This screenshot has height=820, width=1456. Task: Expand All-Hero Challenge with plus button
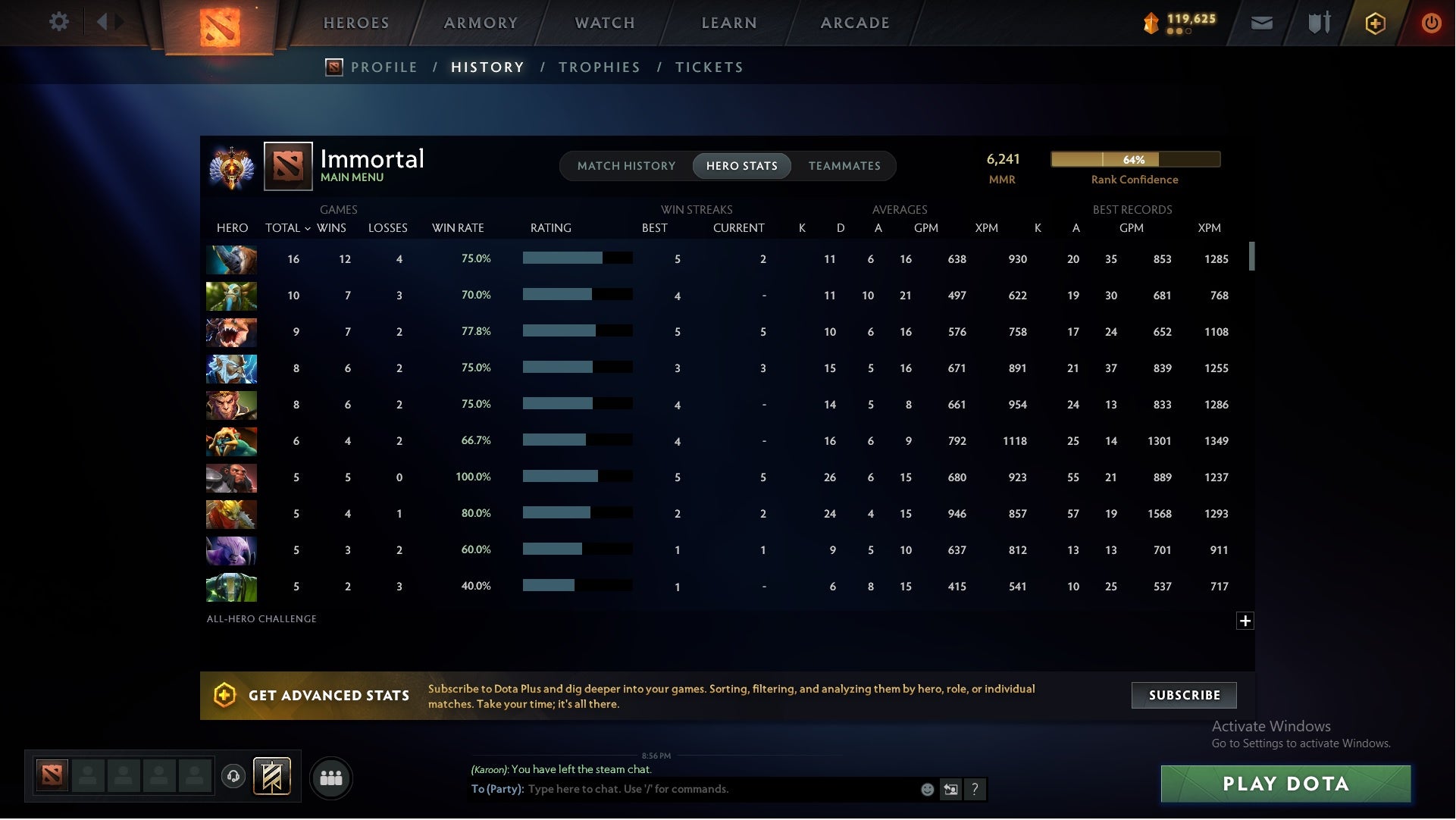pyautogui.click(x=1245, y=621)
